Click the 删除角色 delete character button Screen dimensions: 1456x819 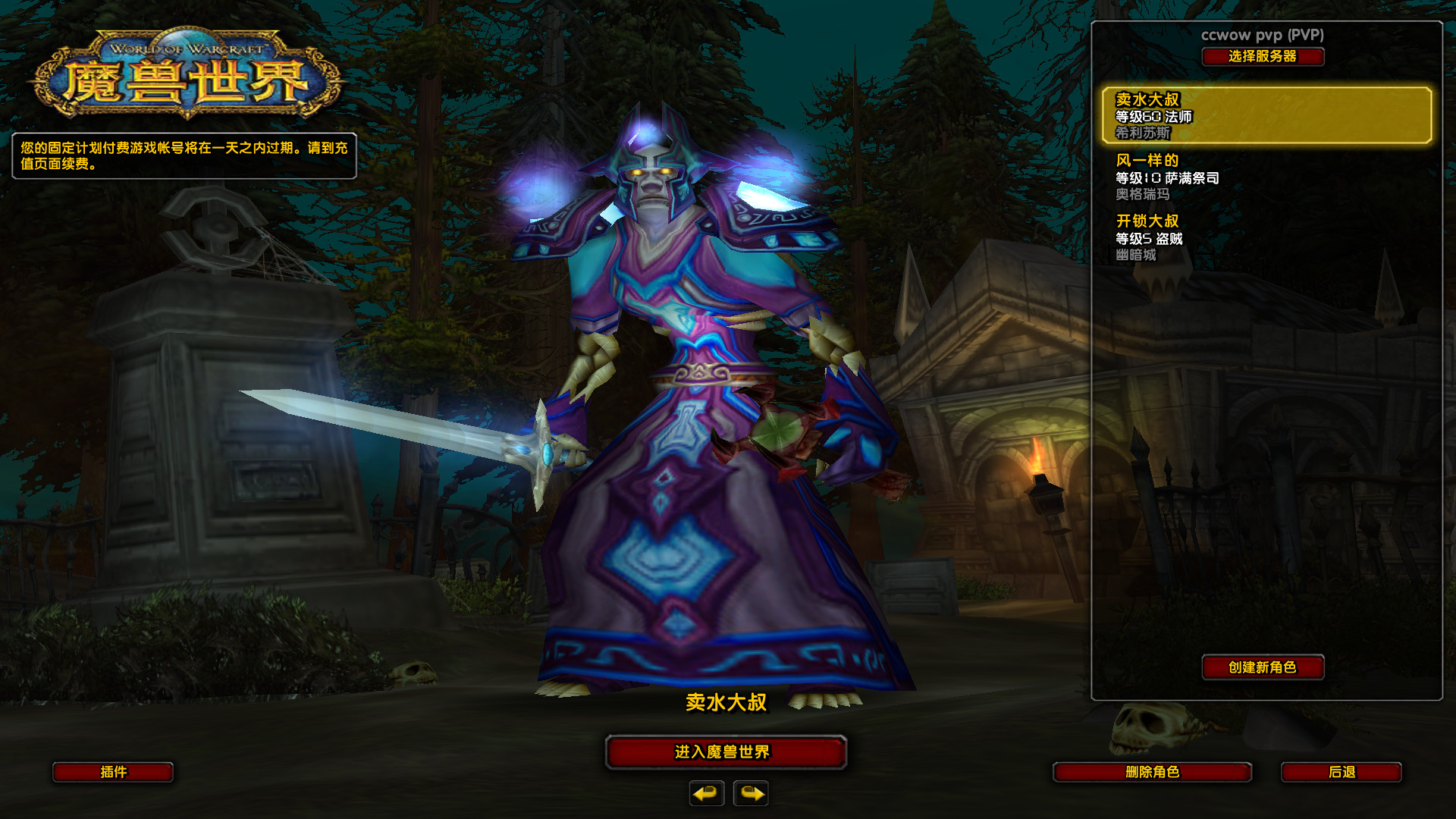coord(1152,772)
